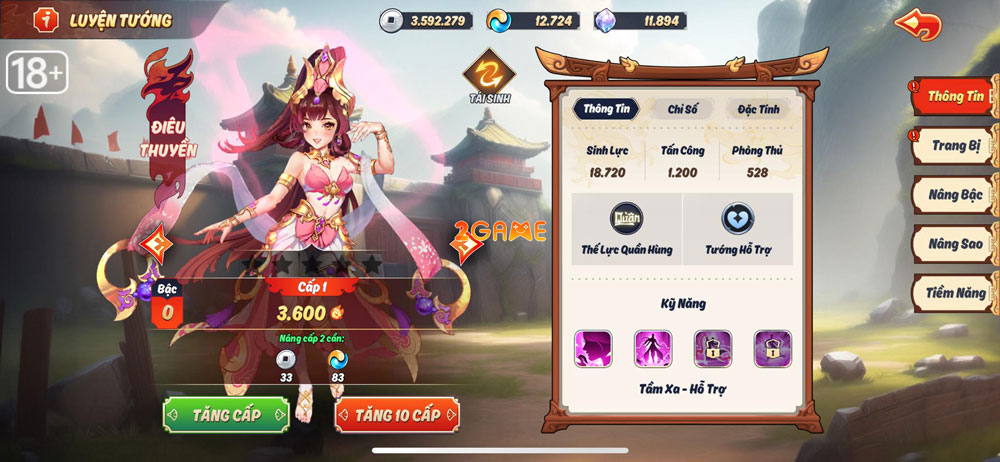Open the Tái Sinh rebirth icon
This screenshot has width=1000, height=462.
click(x=489, y=74)
